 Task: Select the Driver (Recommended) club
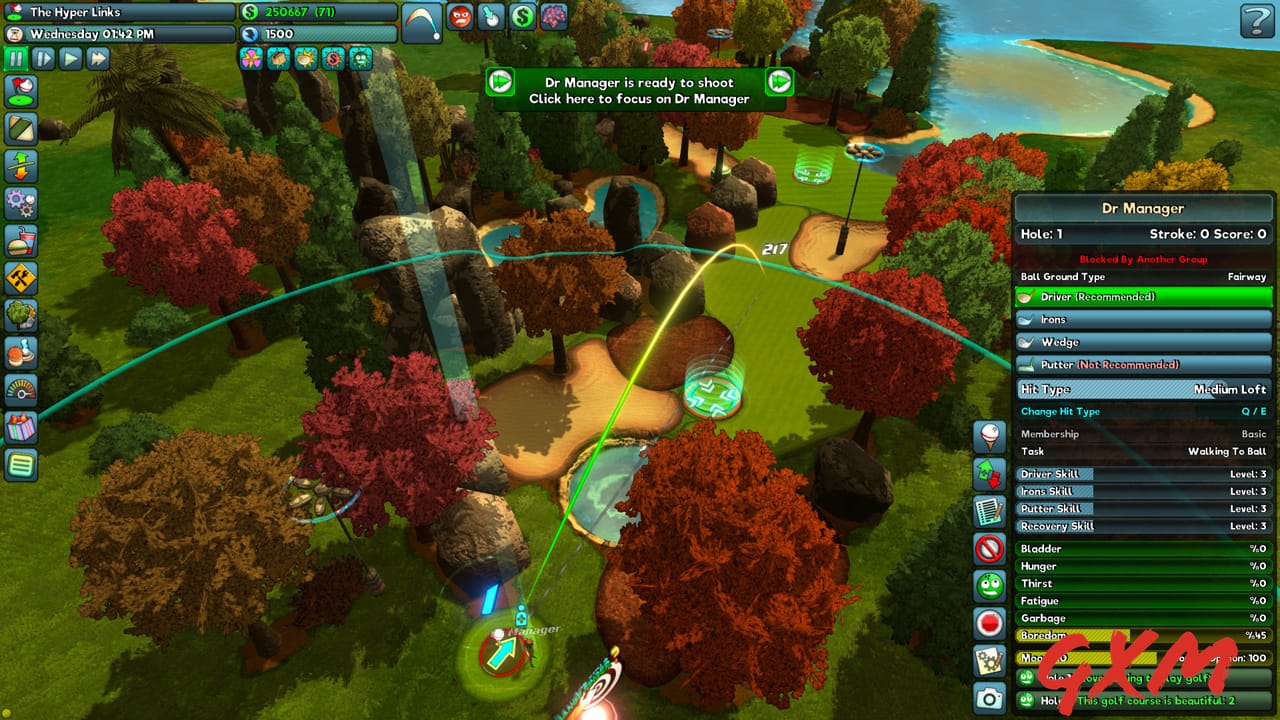click(x=1143, y=296)
